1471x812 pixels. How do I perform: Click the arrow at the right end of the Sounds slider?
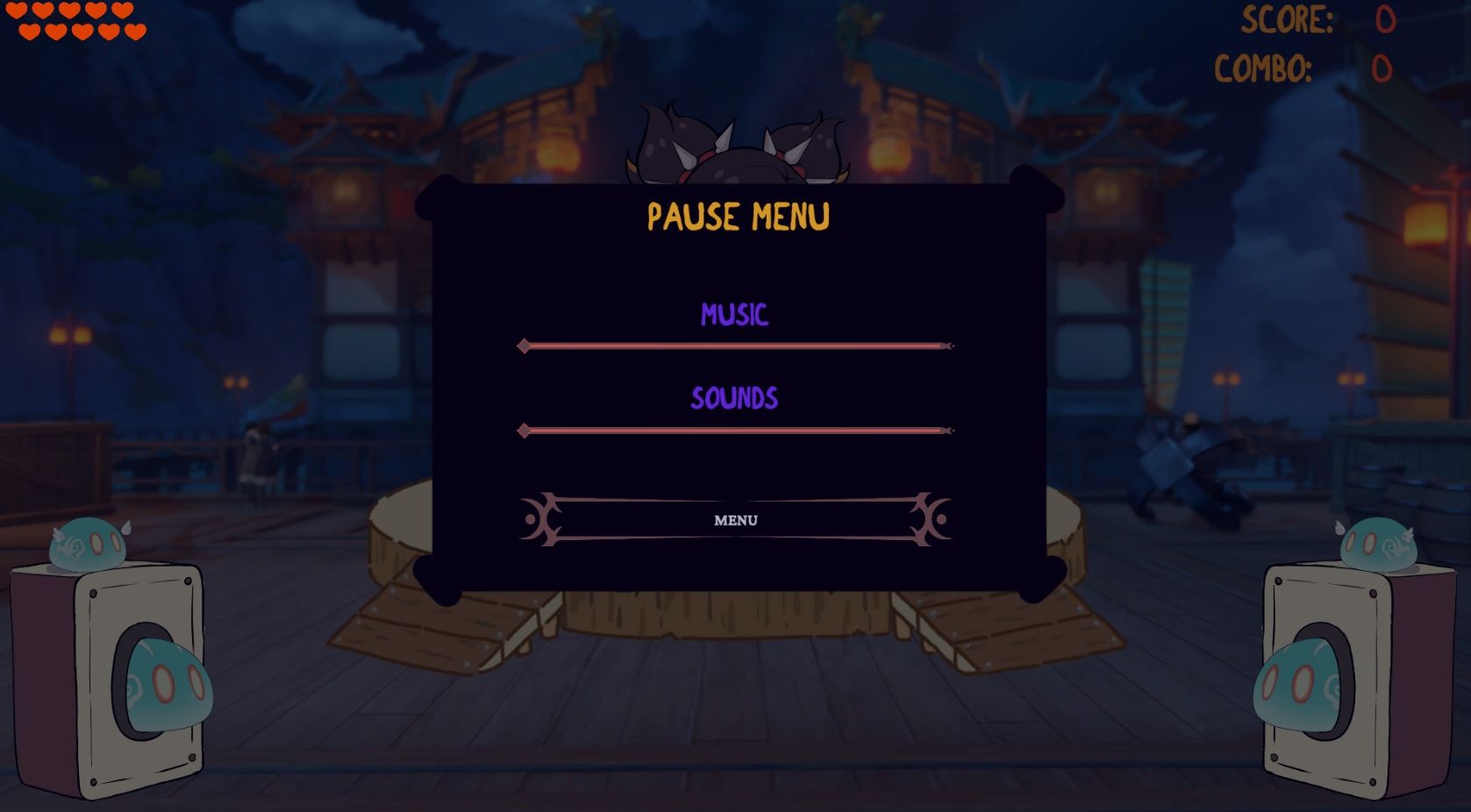pos(947,431)
